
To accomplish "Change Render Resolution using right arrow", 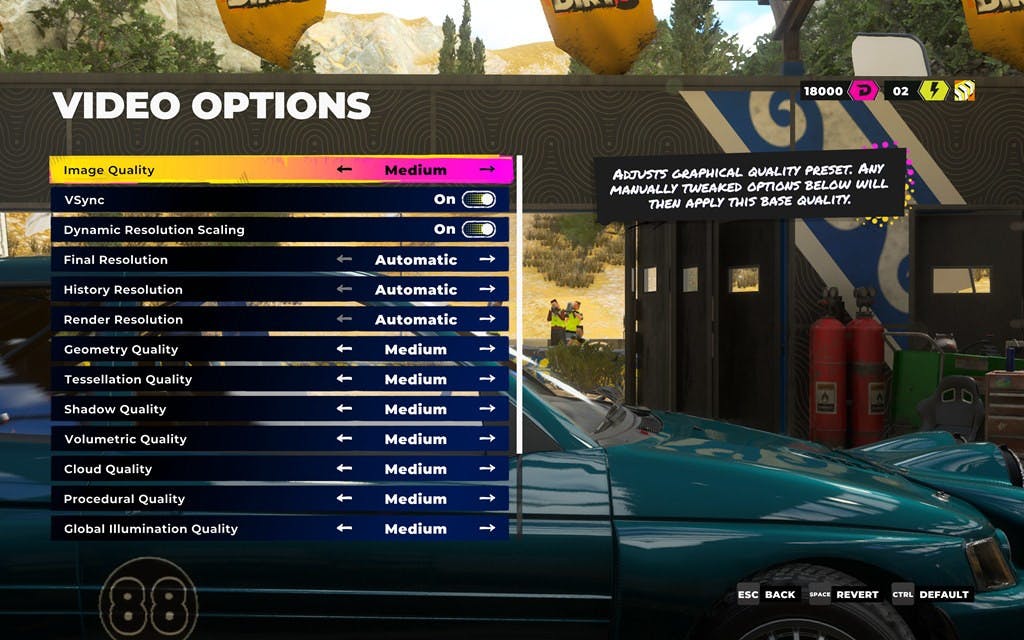I will click(487, 320).
